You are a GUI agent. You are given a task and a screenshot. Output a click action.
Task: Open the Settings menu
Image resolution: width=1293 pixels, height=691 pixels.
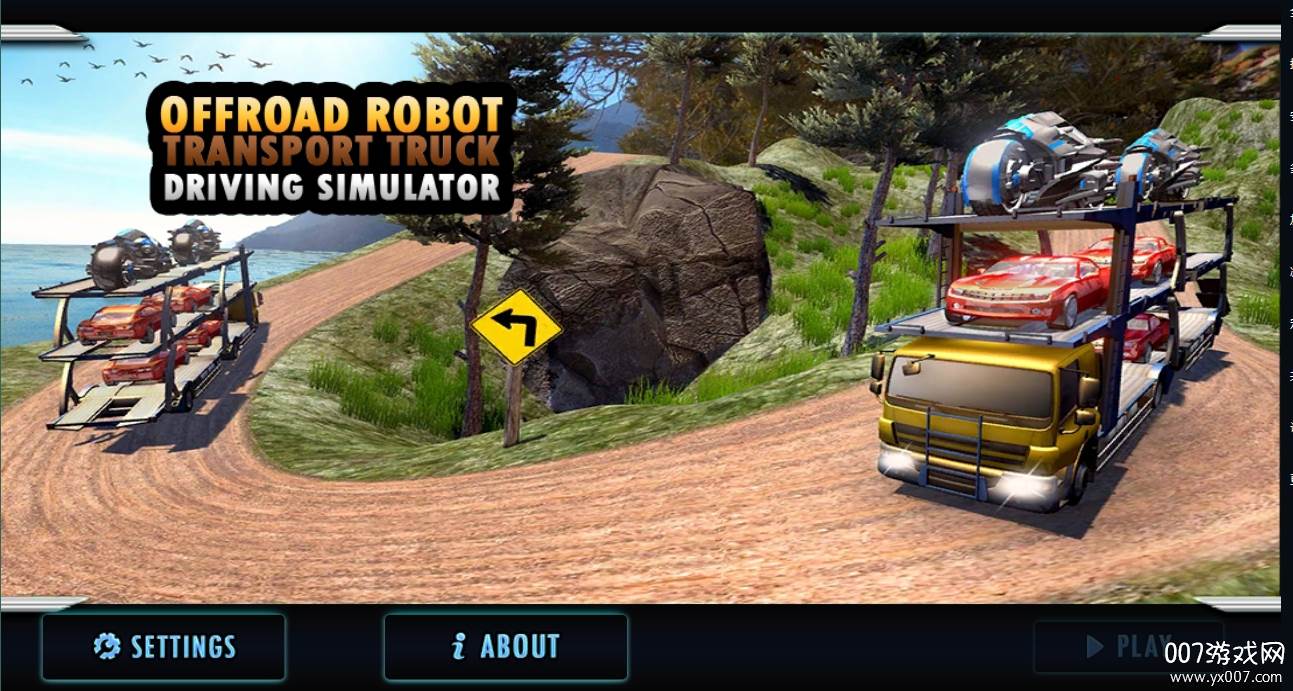pos(164,646)
